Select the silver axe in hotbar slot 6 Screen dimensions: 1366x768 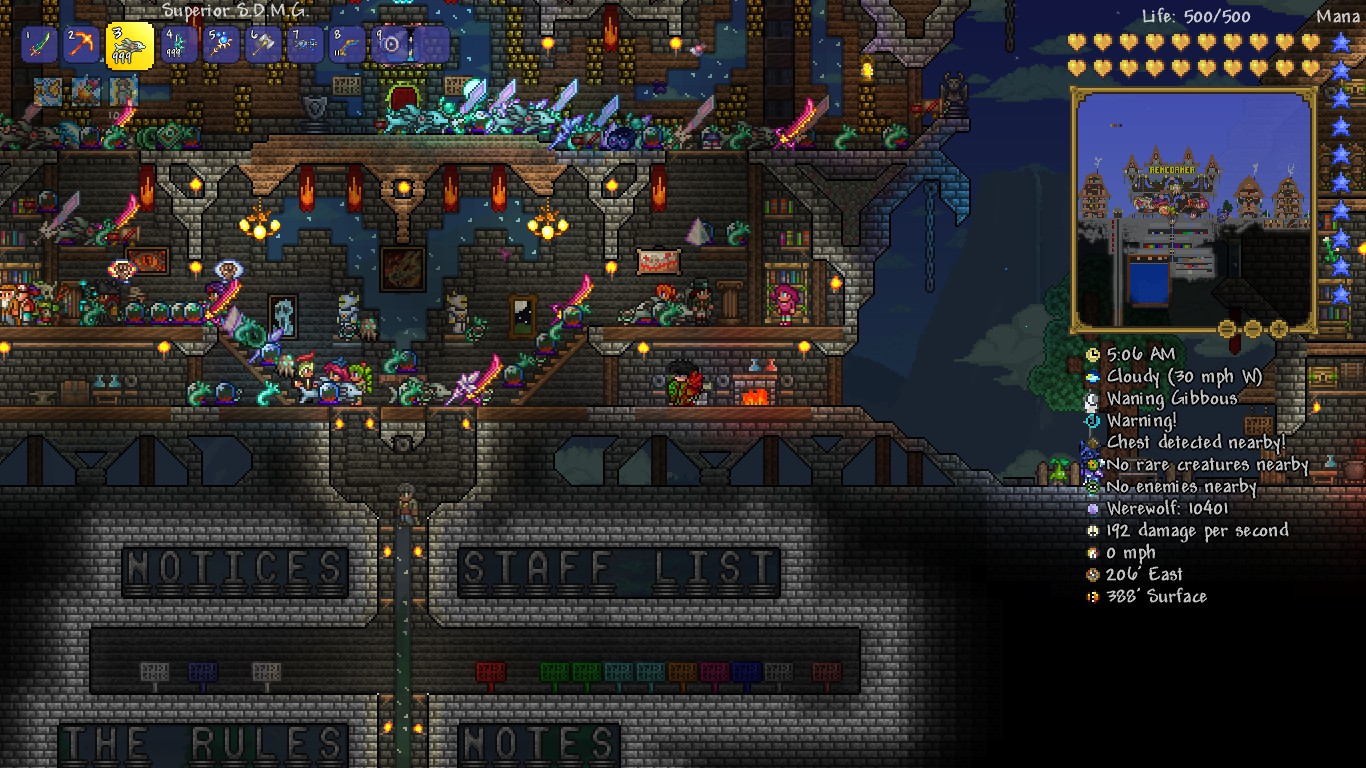point(264,45)
